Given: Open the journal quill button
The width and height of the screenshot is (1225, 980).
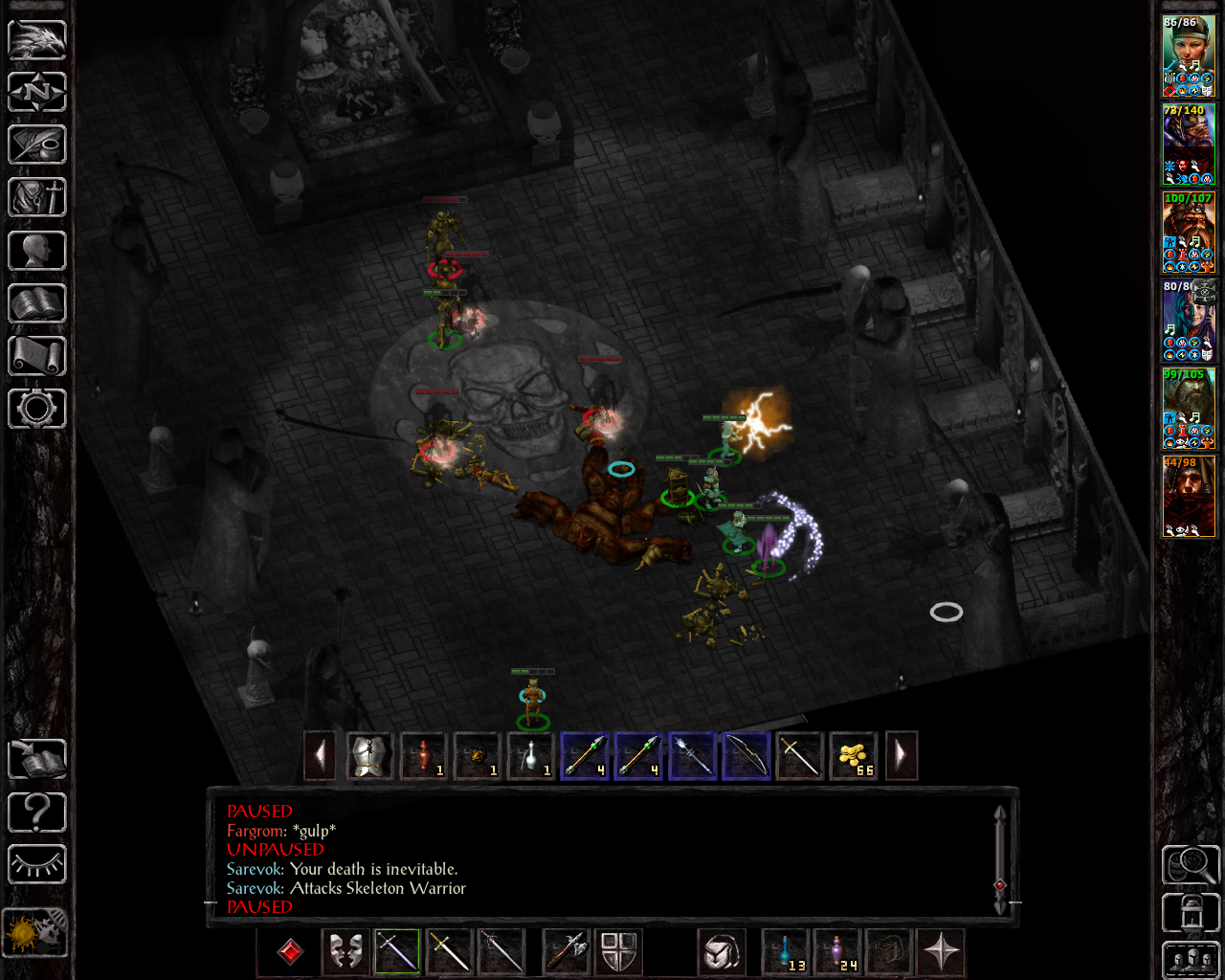Looking at the screenshot, I should click(37, 145).
